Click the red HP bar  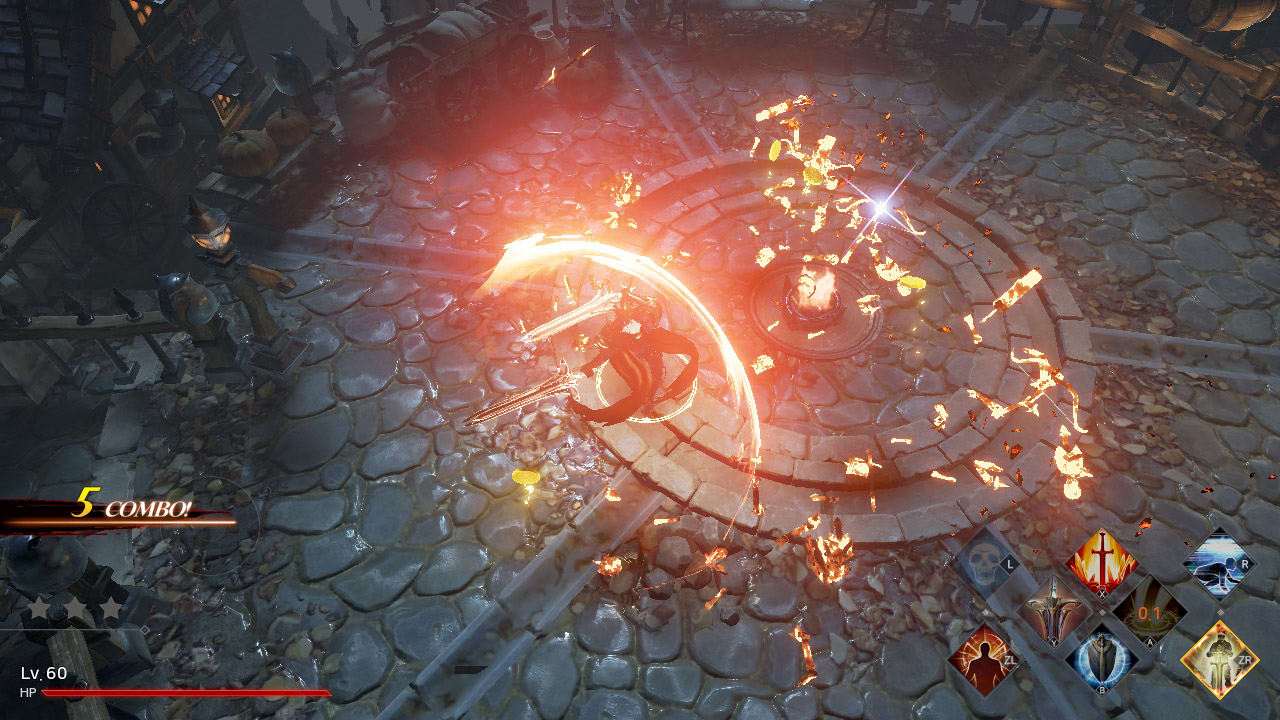pos(187,693)
